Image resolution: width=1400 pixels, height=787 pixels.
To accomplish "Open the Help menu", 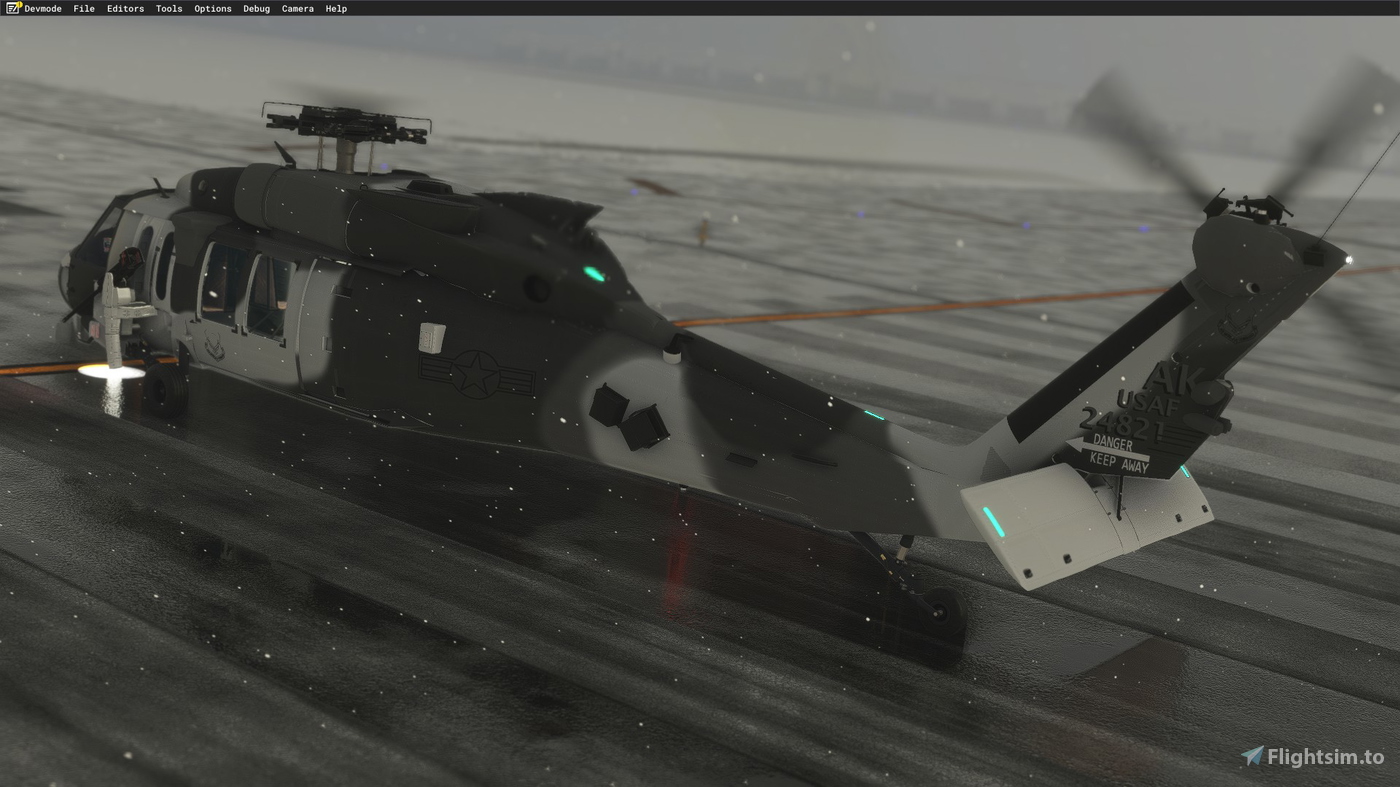I will coord(335,8).
